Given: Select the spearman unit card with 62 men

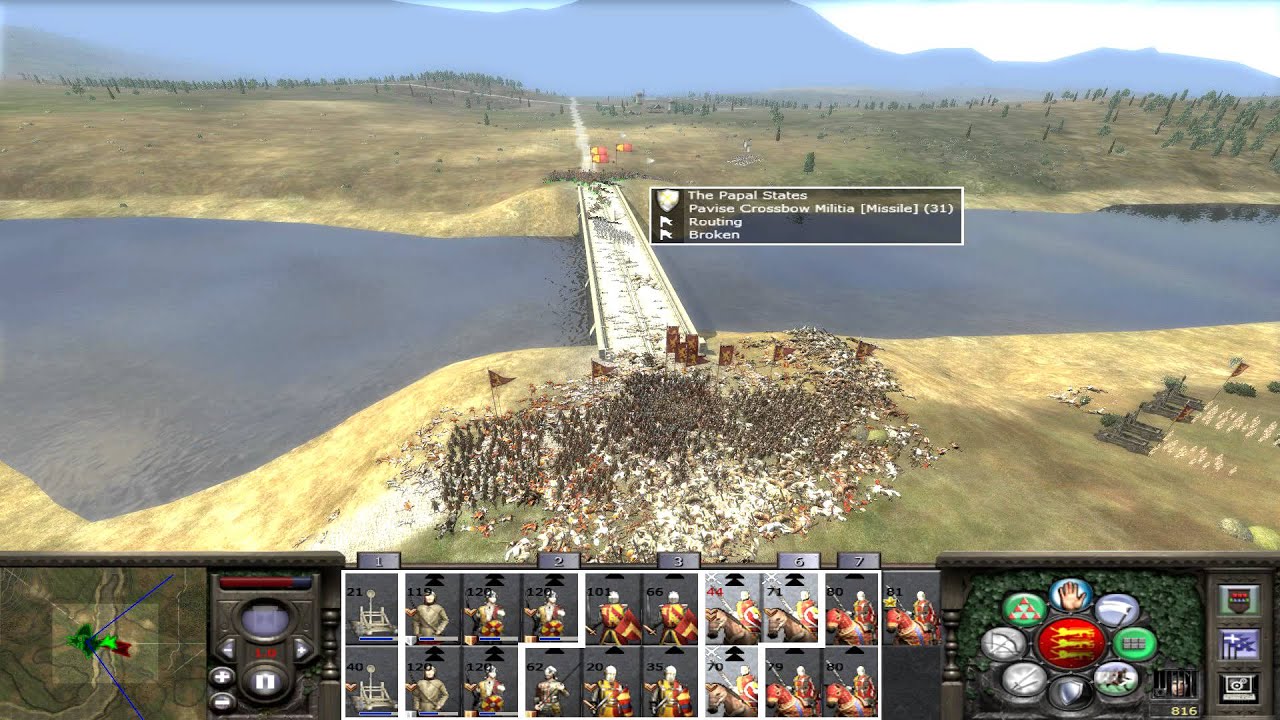Looking at the screenshot, I should tap(552, 681).
